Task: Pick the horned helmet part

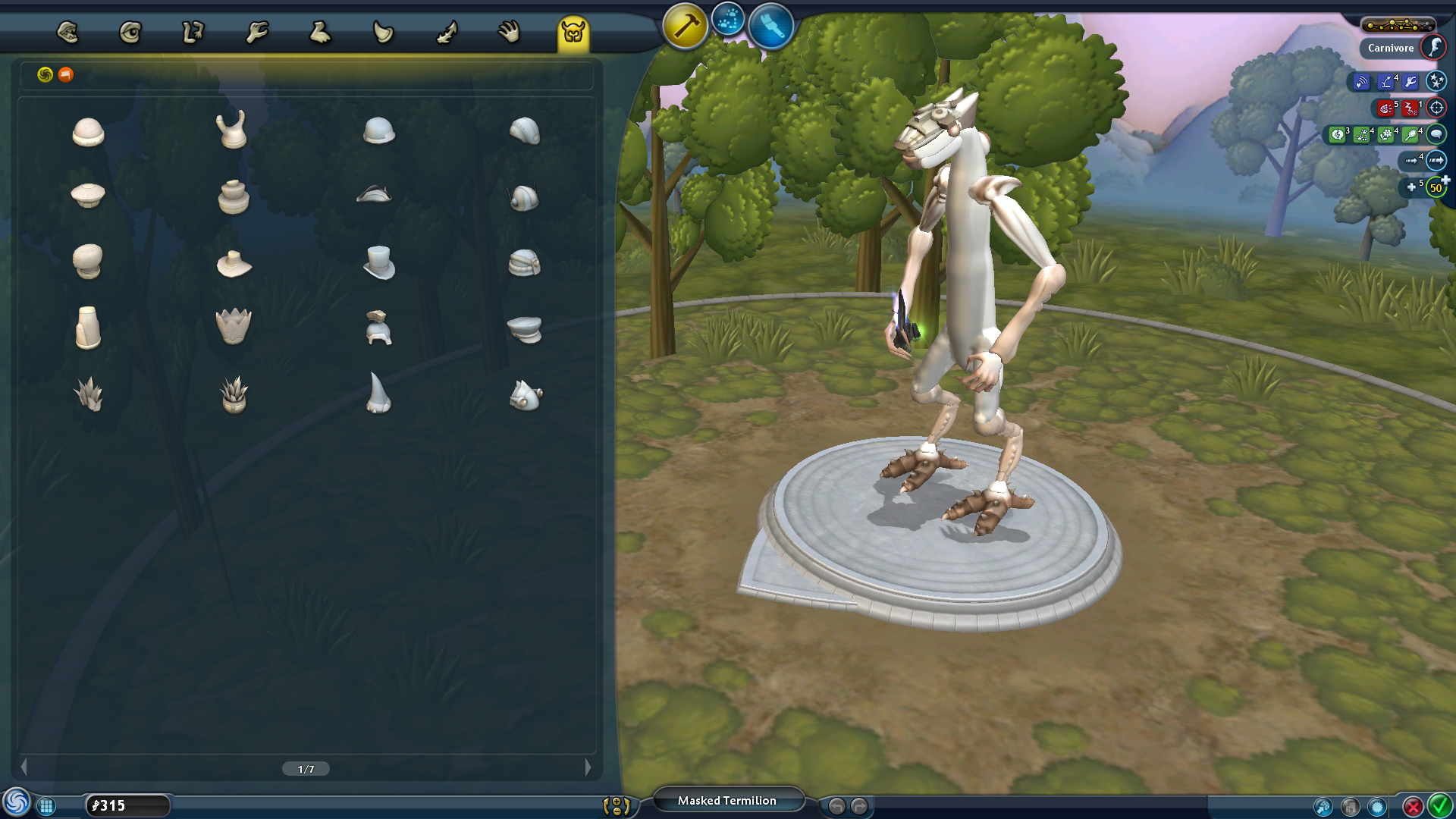Action: [x=232, y=130]
